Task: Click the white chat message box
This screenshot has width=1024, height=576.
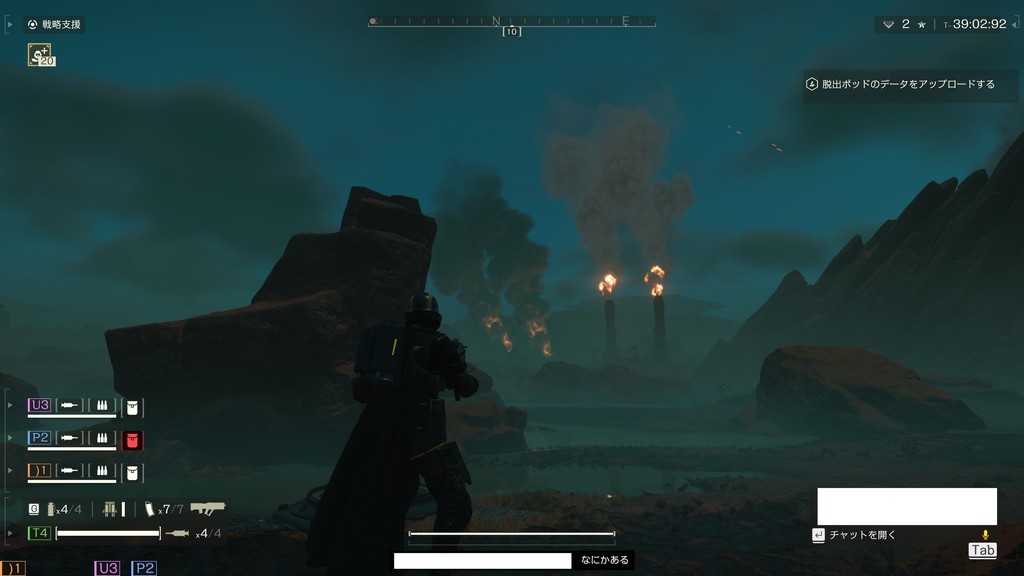Action: tap(906, 506)
